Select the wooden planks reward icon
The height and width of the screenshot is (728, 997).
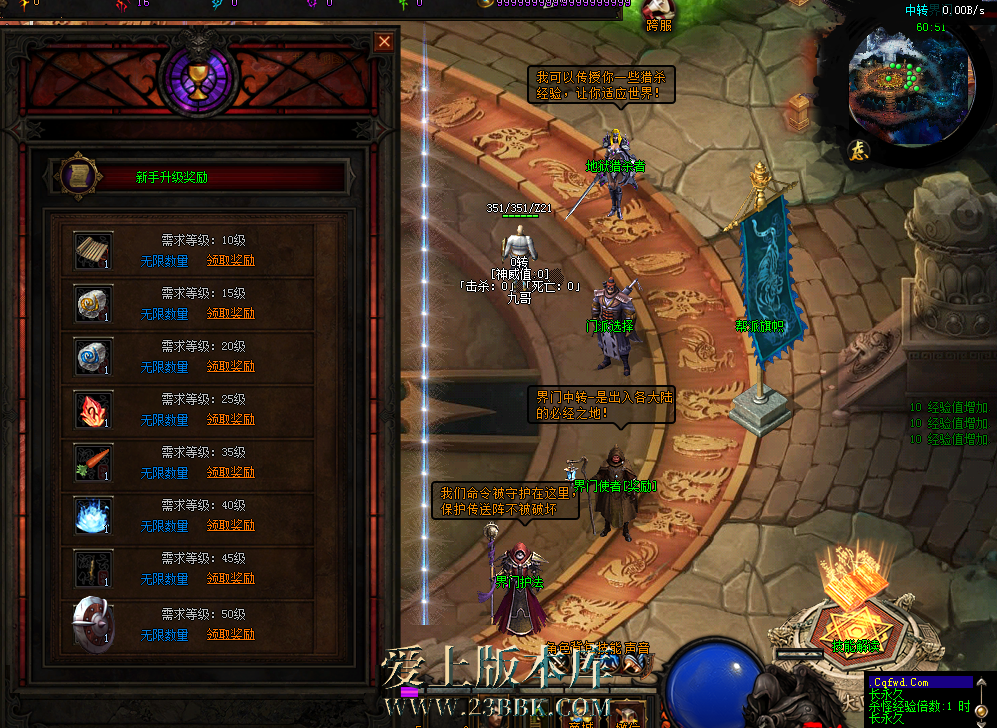point(93,251)
